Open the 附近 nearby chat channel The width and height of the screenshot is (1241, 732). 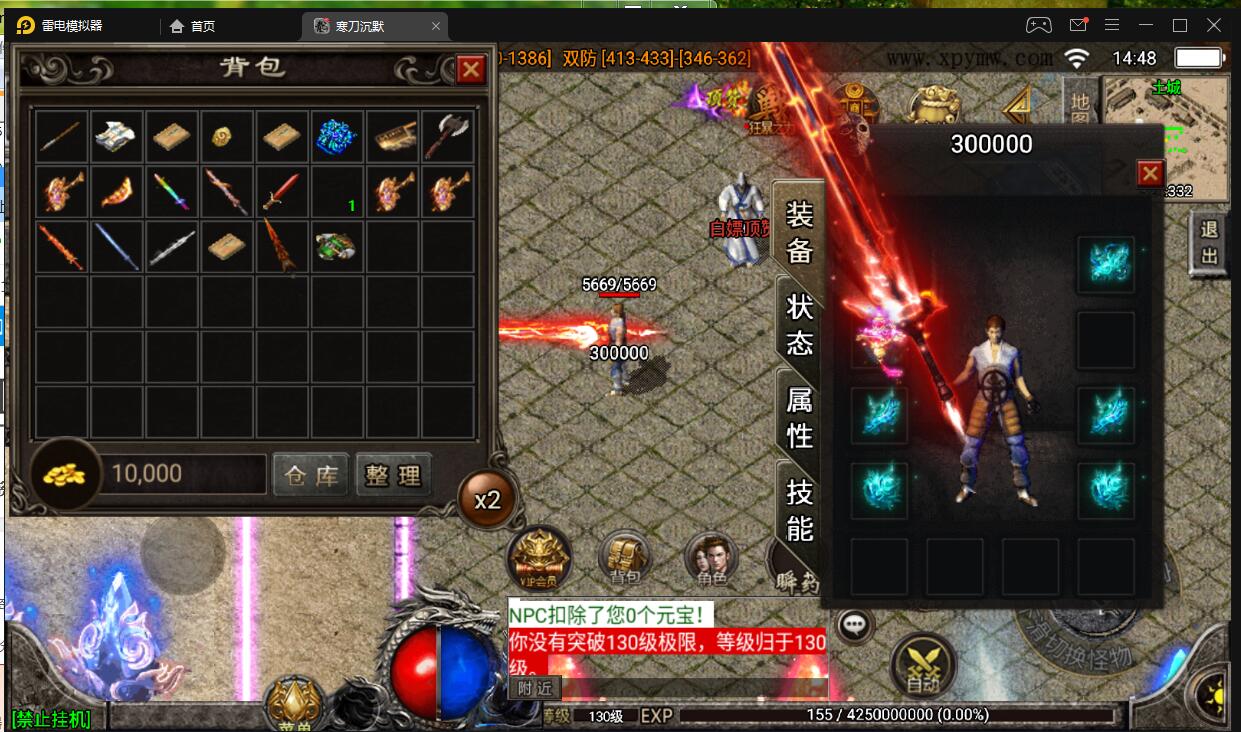[x=534, y=688]
